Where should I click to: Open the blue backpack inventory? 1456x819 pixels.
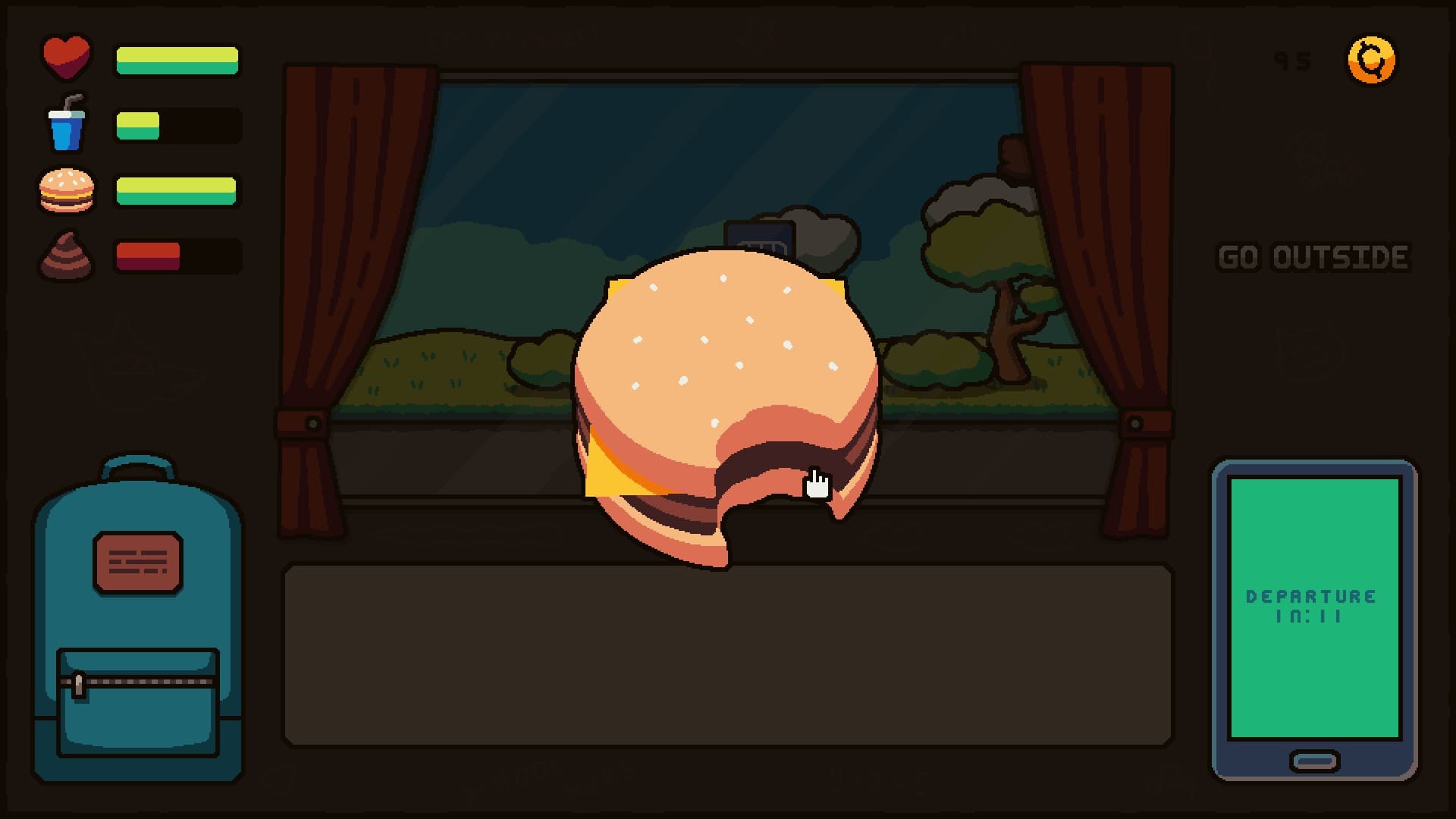pyautogui.click(x=137, y=622)
